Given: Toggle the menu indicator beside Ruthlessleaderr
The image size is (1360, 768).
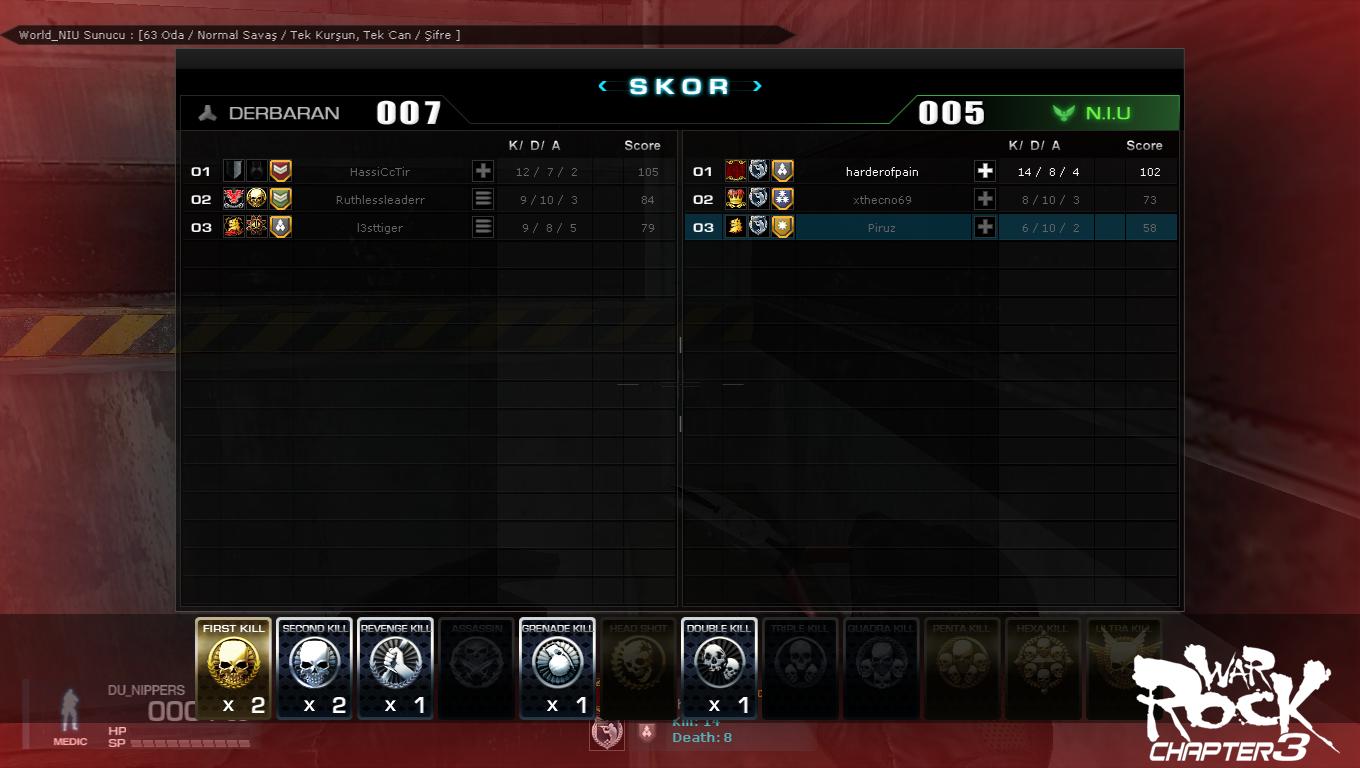Looking at the screenshot, I should [x=483, y=199].
